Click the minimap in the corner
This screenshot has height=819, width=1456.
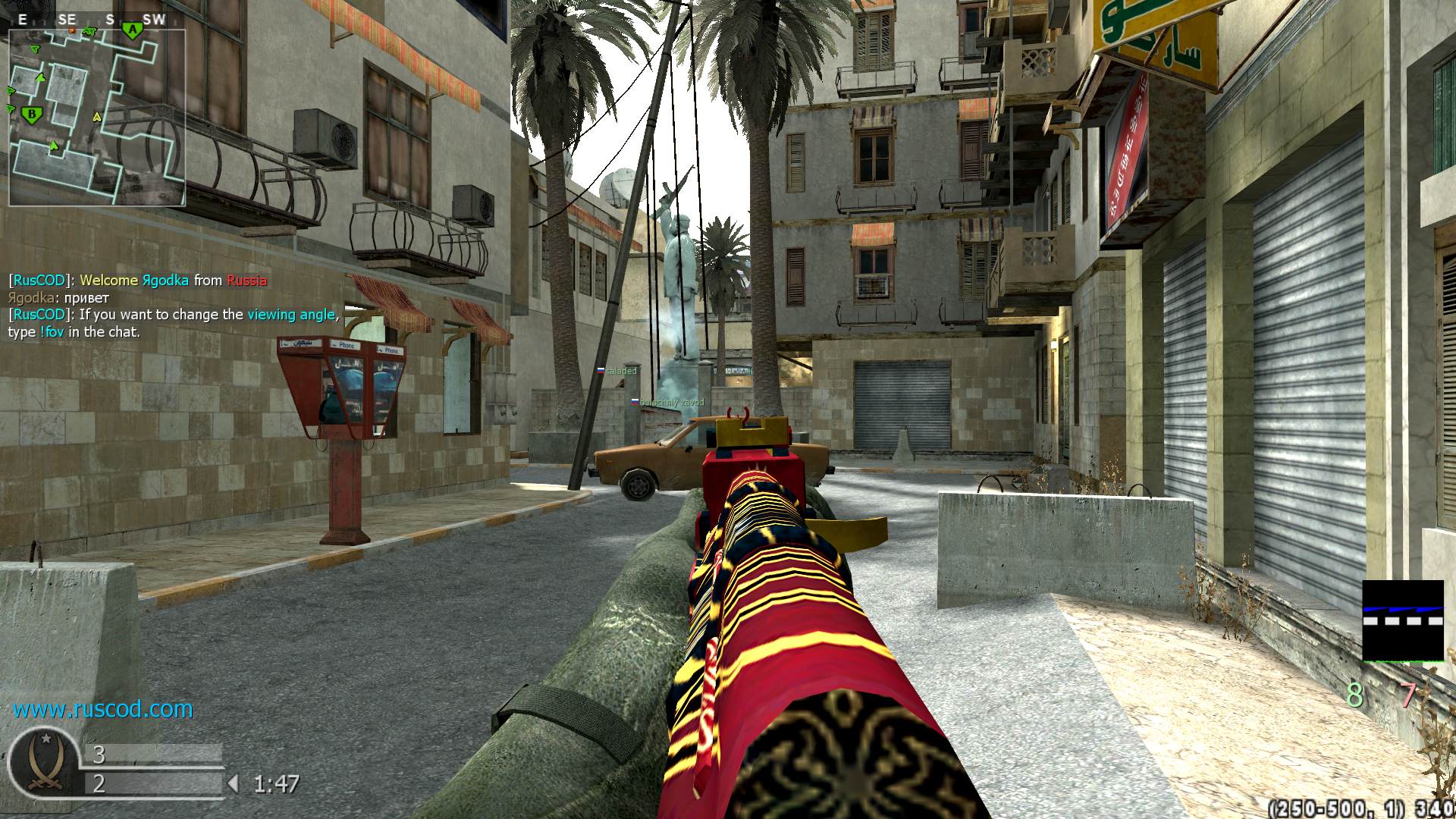[97, 118]
